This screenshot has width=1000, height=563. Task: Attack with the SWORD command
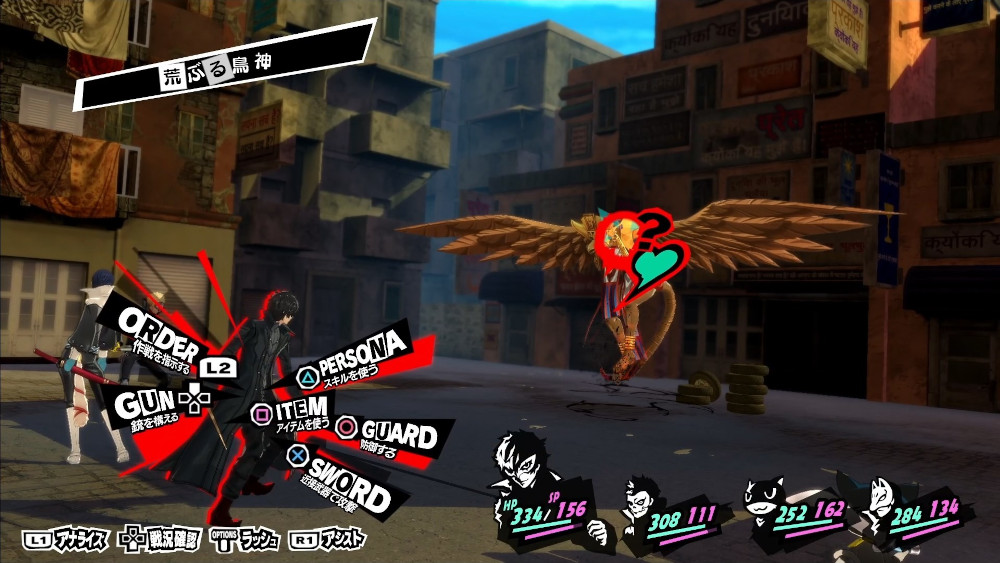tap(346, 485)
